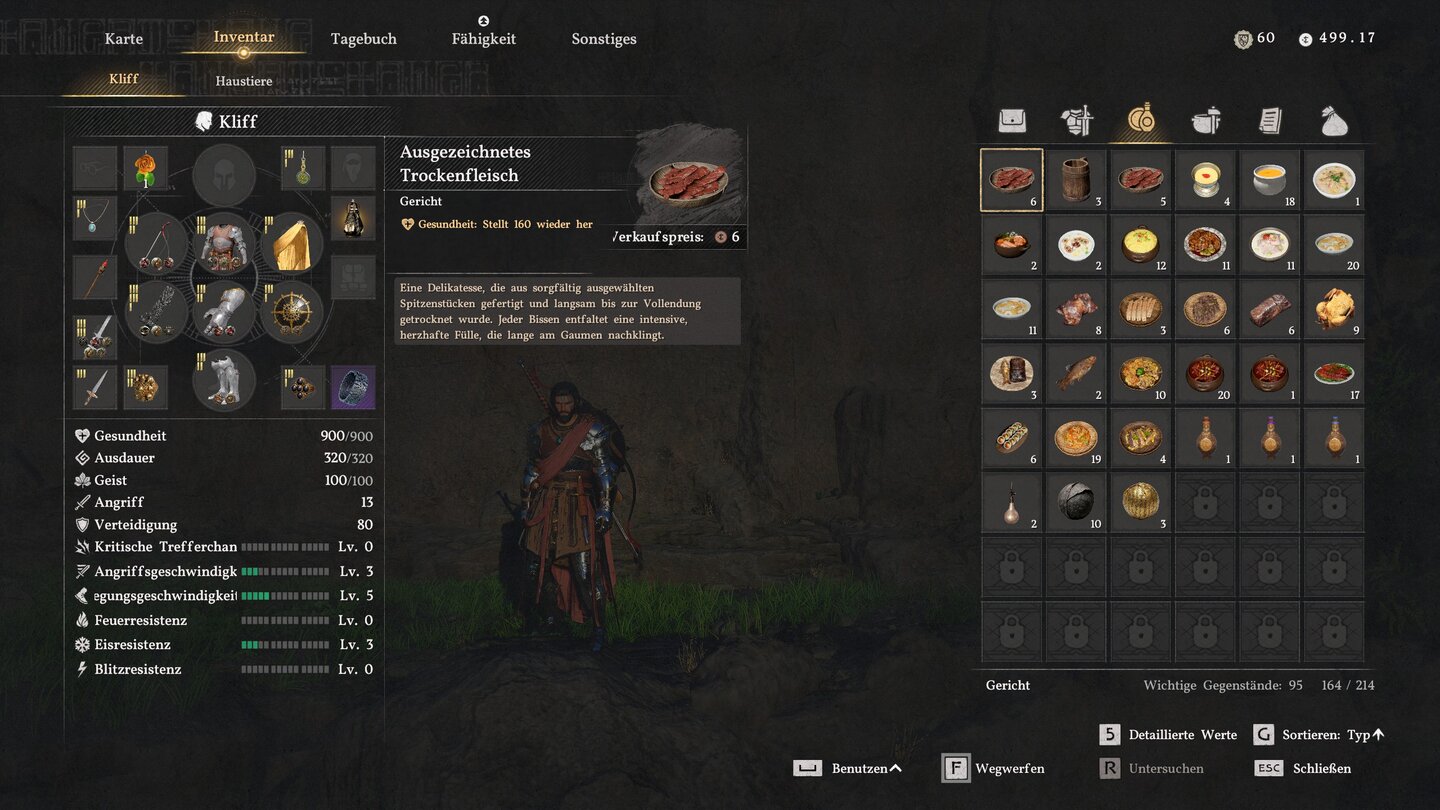Viewport: 1440px width, 810px height.
Task: Open the cooking pot inventory category
Action: pyautogui.click(x=1206, y=121)
